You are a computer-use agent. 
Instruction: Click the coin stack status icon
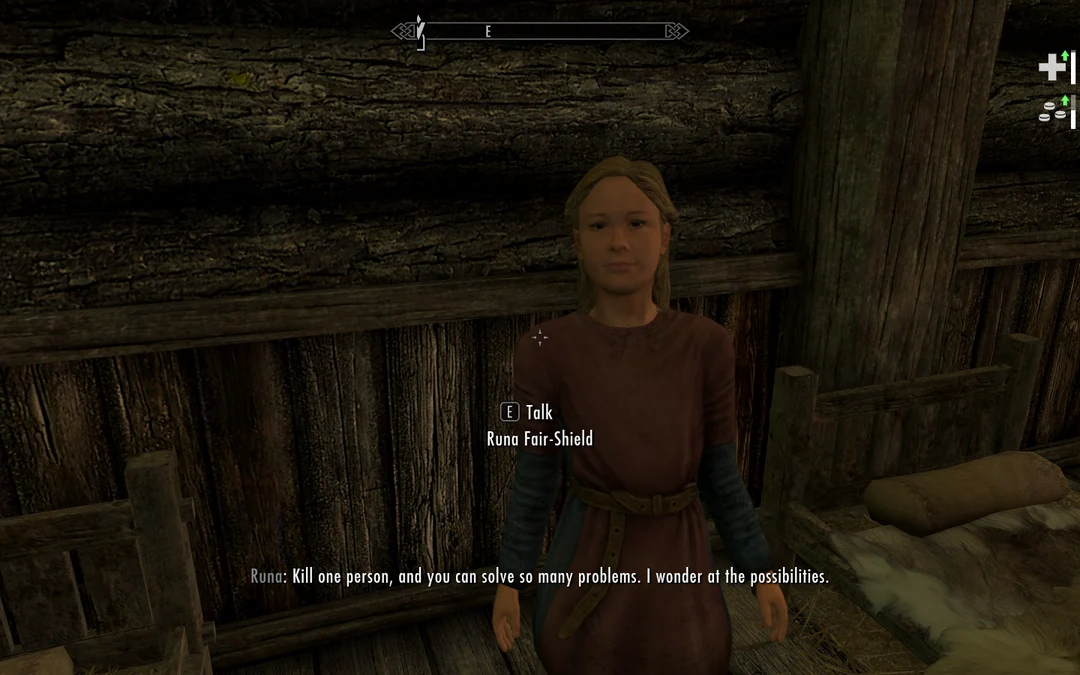[x=1051, y=112]
